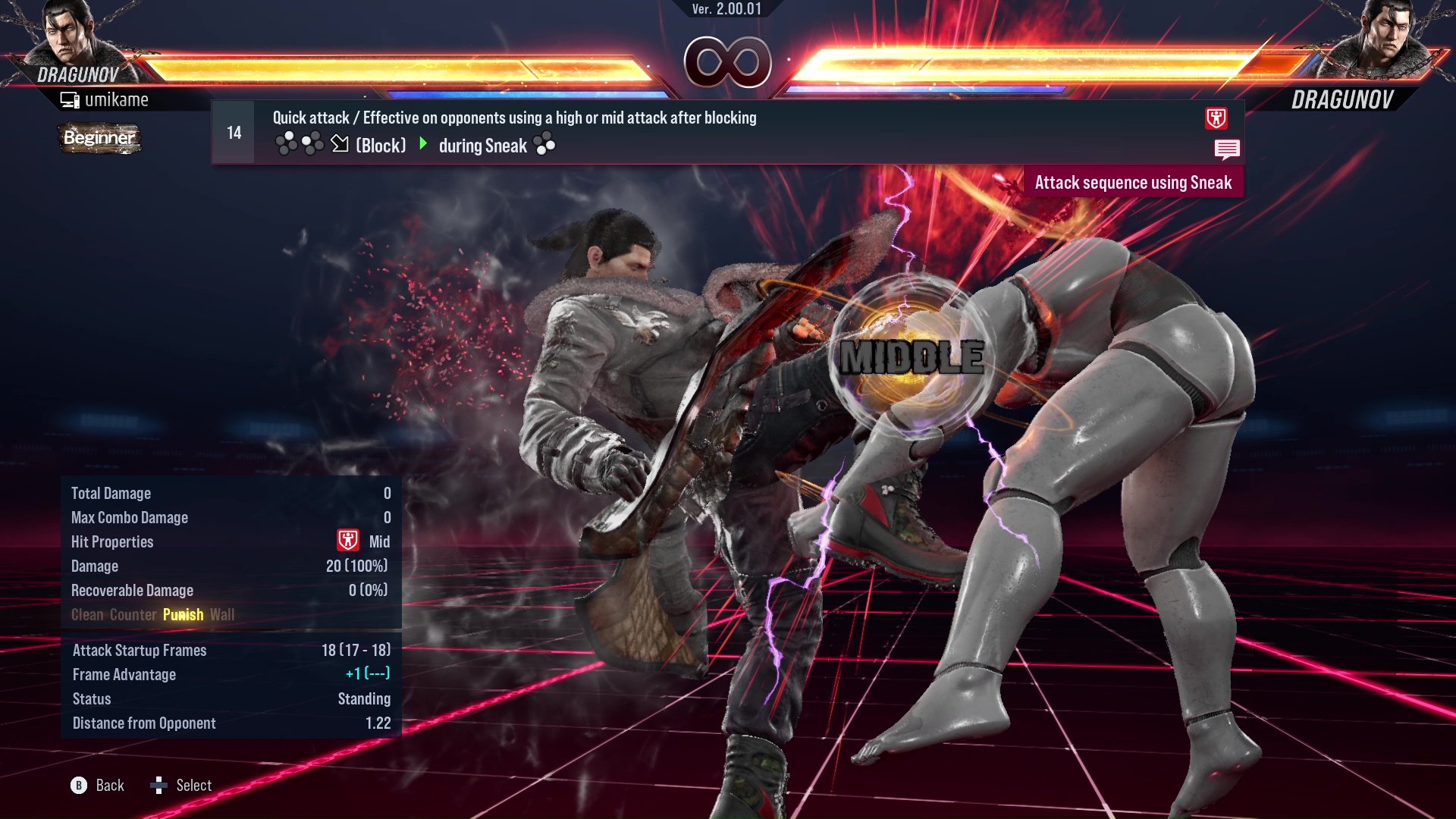
Task: Click the Attack sequence using Sneak tag
Action: tap(1133, 183)
